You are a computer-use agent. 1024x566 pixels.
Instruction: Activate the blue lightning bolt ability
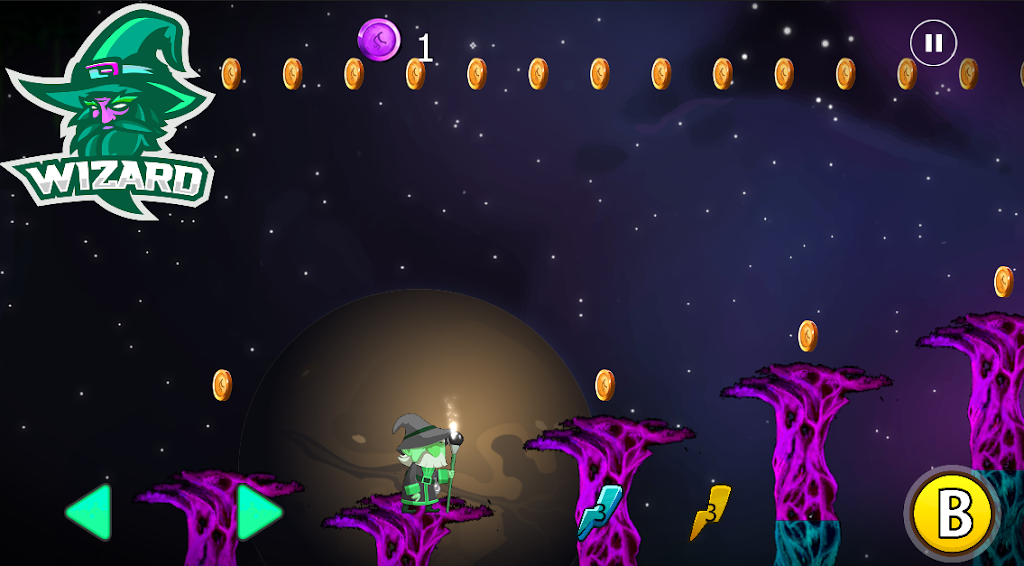(598, 511)
